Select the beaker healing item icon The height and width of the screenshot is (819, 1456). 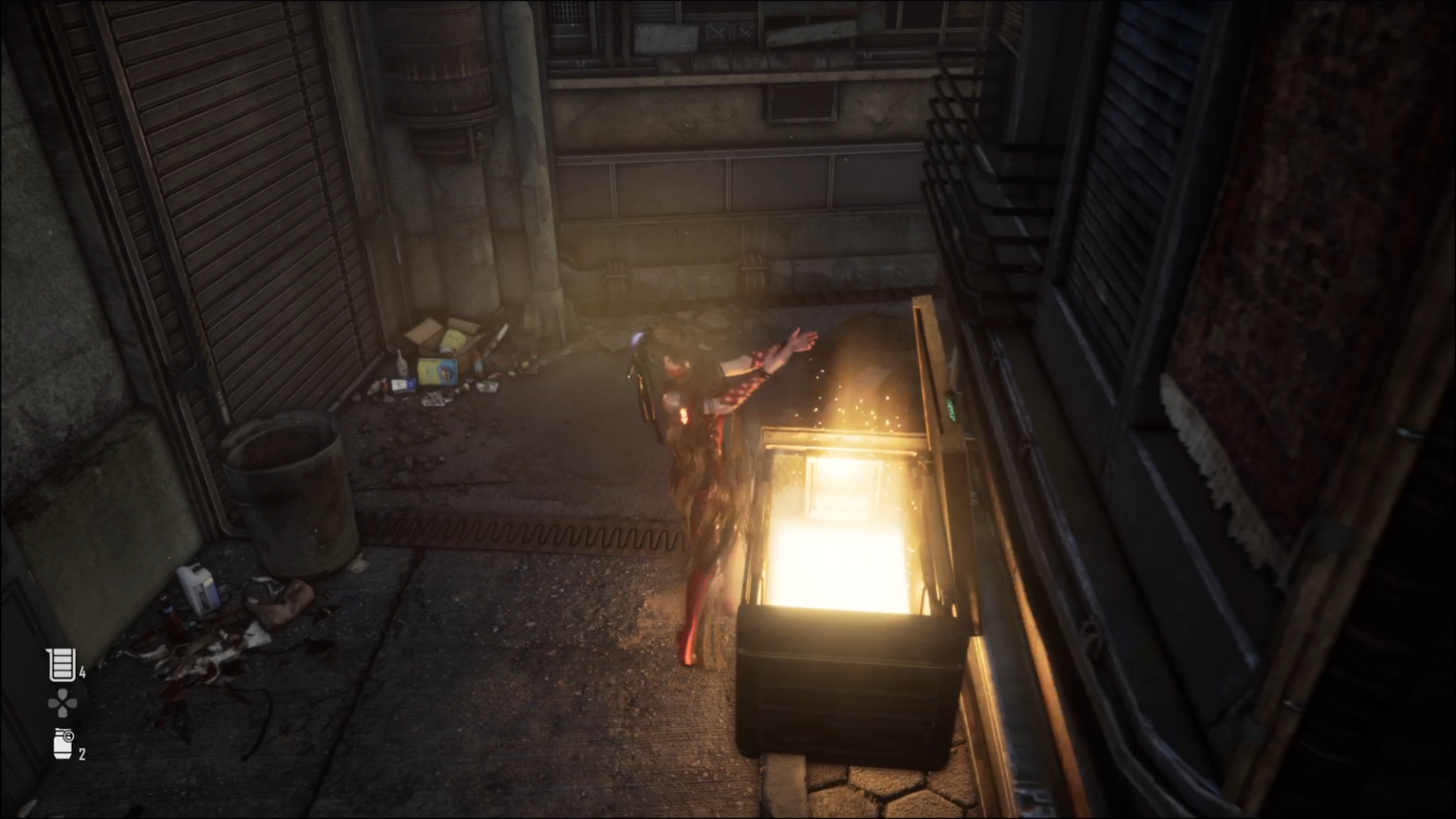coord(61,665)
